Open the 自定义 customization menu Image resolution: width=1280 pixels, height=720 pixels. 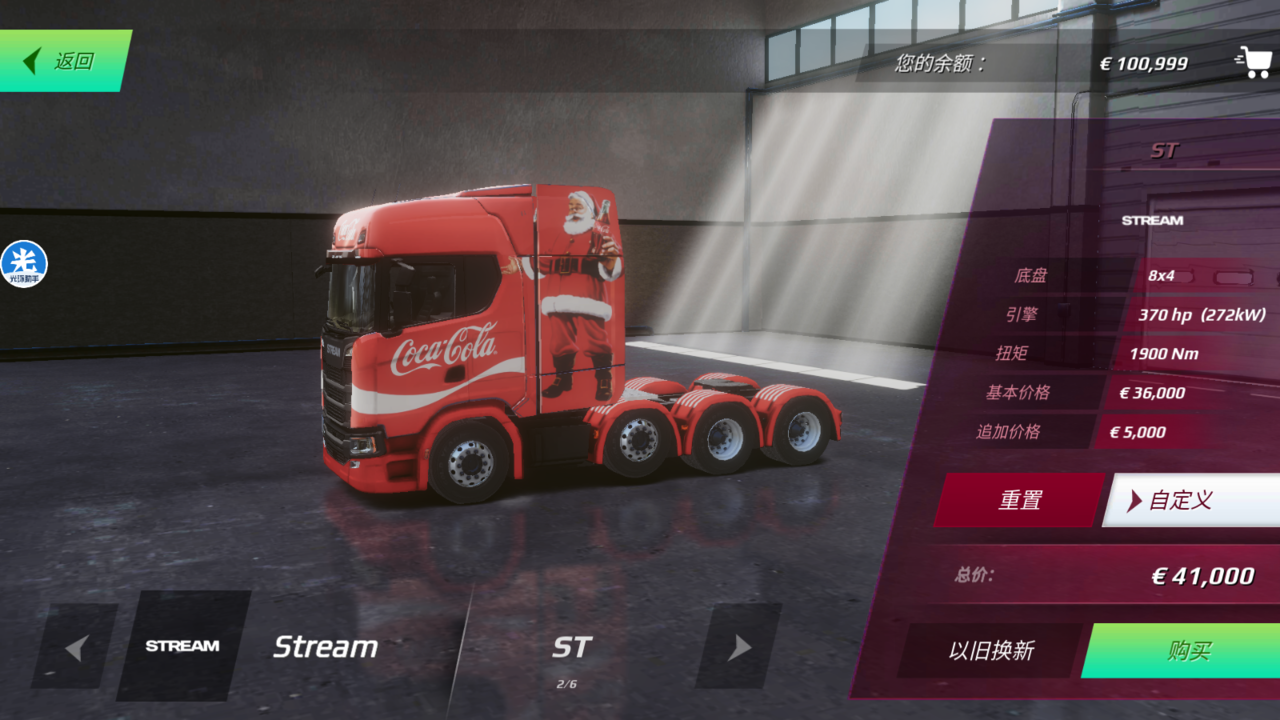[1190, 500]
